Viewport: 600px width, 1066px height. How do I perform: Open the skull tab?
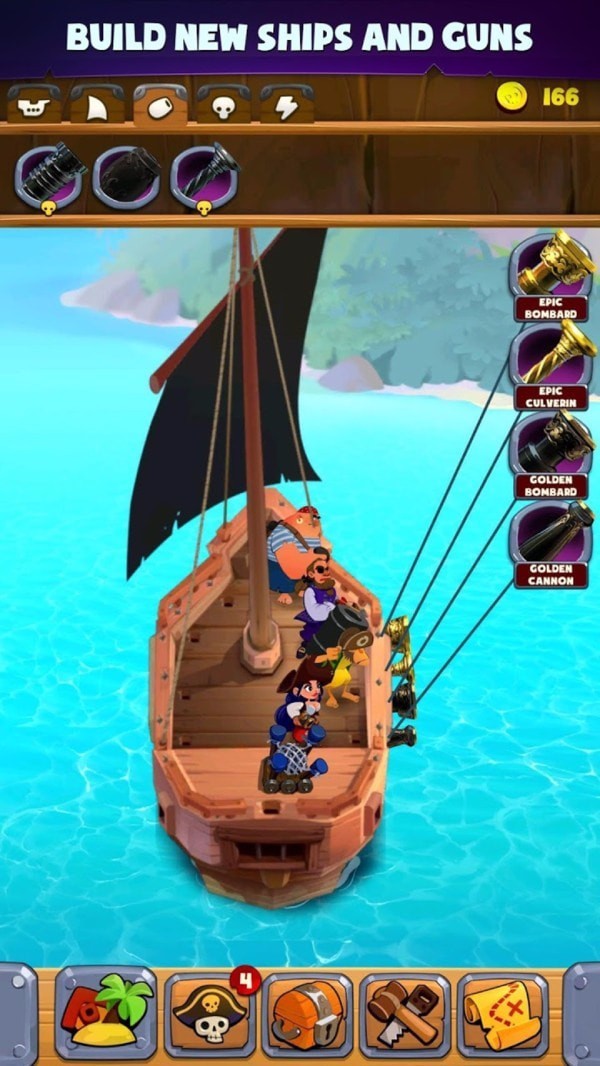tap(223, 104)
